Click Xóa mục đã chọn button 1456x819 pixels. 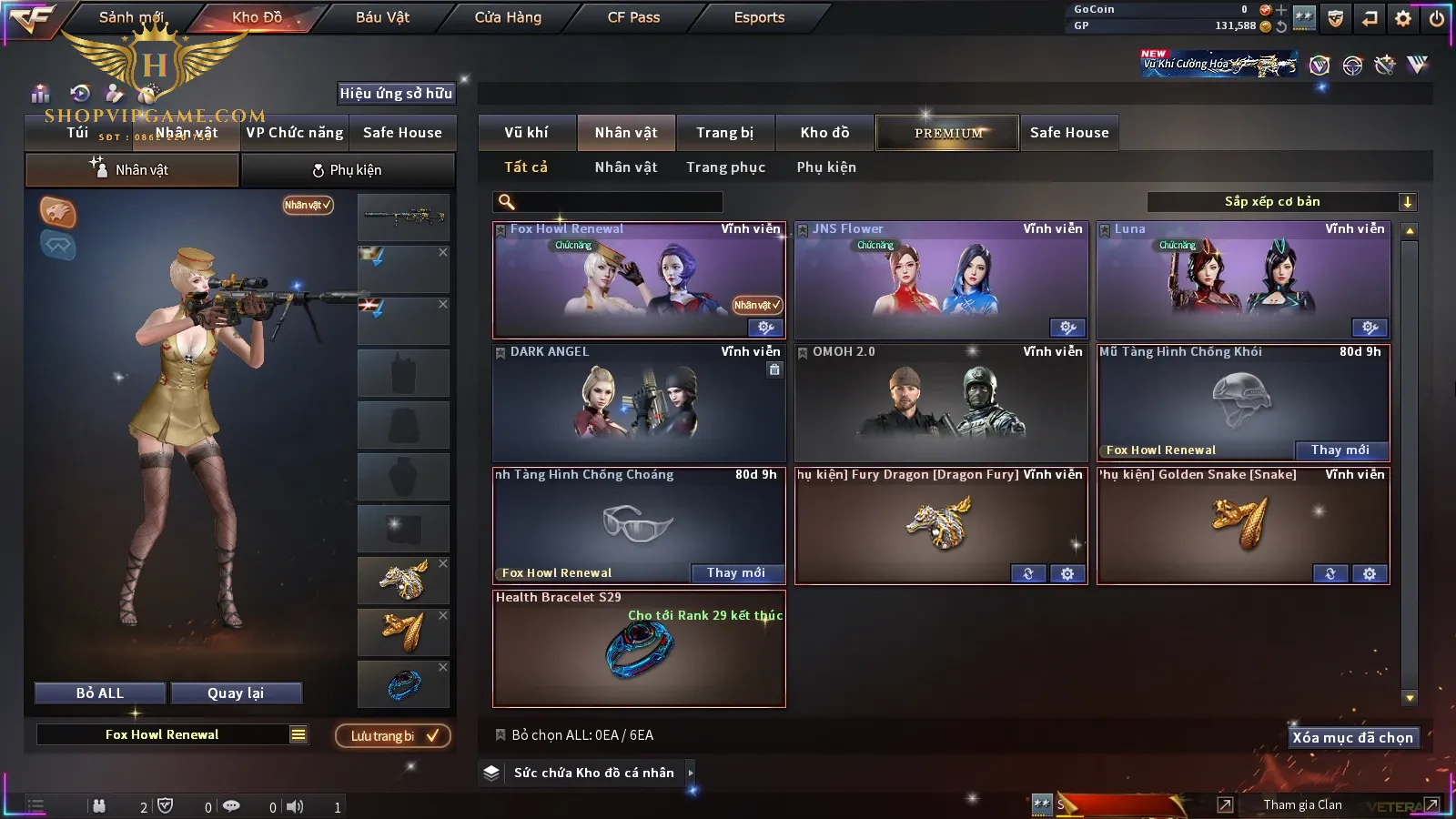pyautogui.click(x=1352, y=738)
